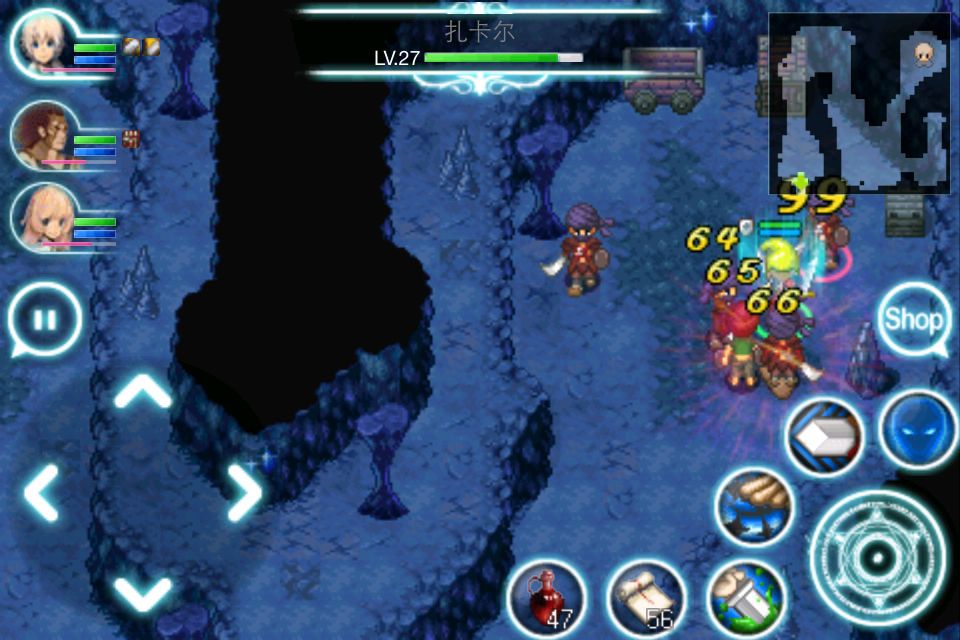This screenshot has height=640, width=960.
Task: Activate the fist and pillar smash skill
Action: (745, 598)
